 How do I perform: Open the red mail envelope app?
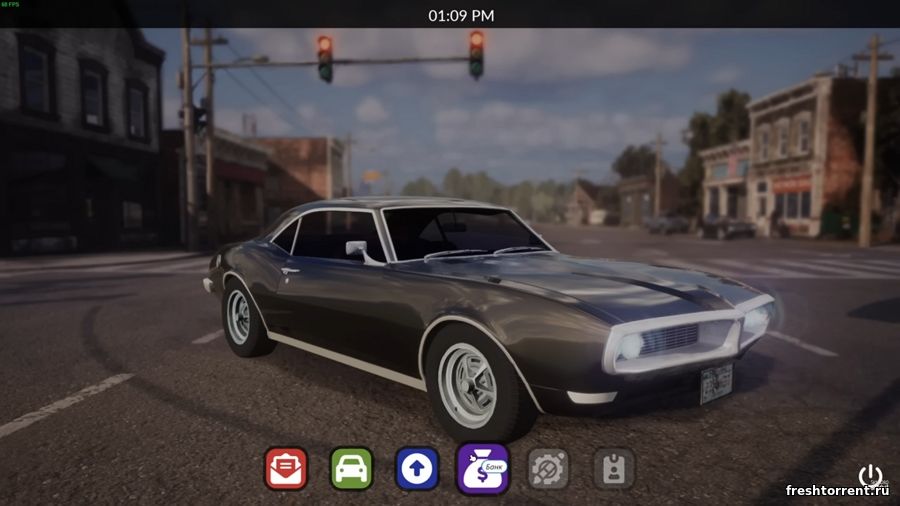(x=286, y=468)
